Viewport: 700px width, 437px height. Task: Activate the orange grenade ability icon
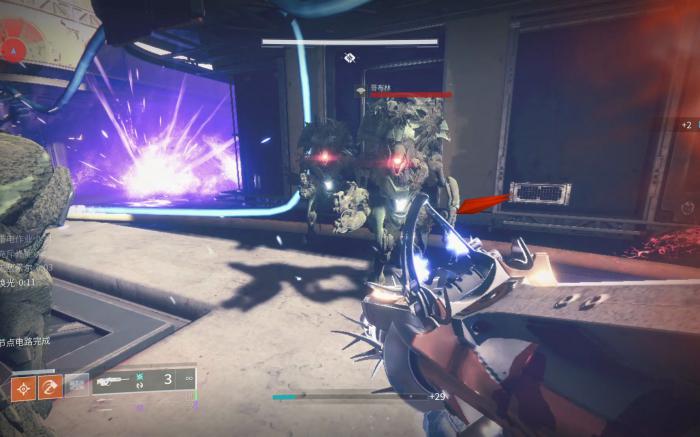click(x=23, y=387)
